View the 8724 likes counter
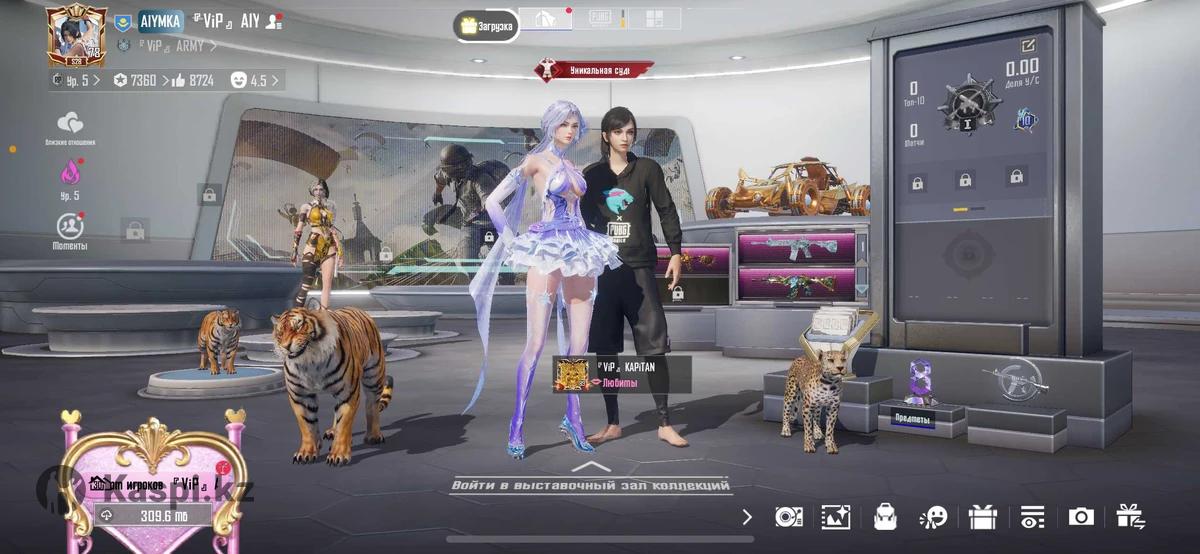Image resolution: width=1200 pixels, height=554 pixels. pos(194,80)
